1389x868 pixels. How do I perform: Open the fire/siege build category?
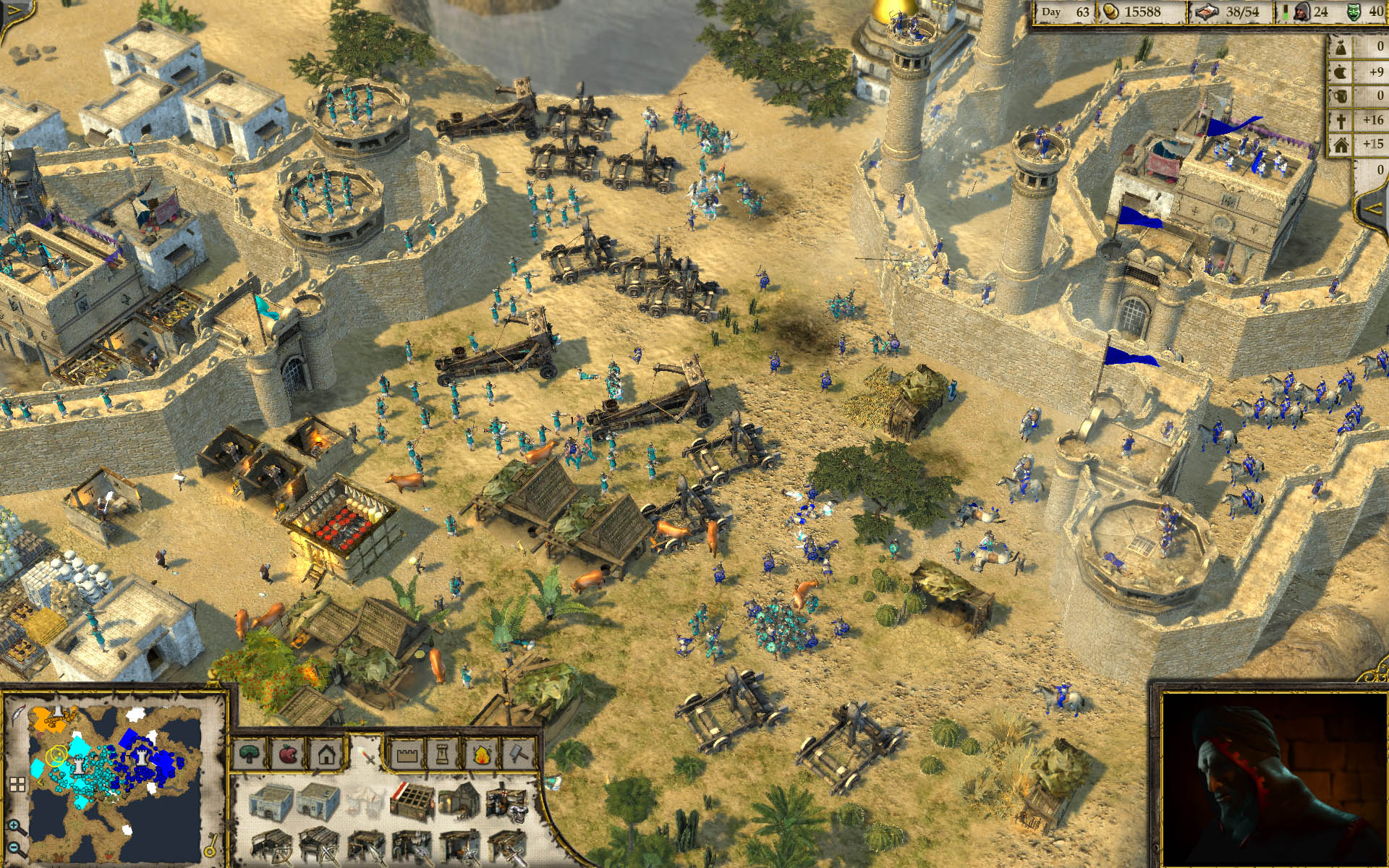point(480,754)
